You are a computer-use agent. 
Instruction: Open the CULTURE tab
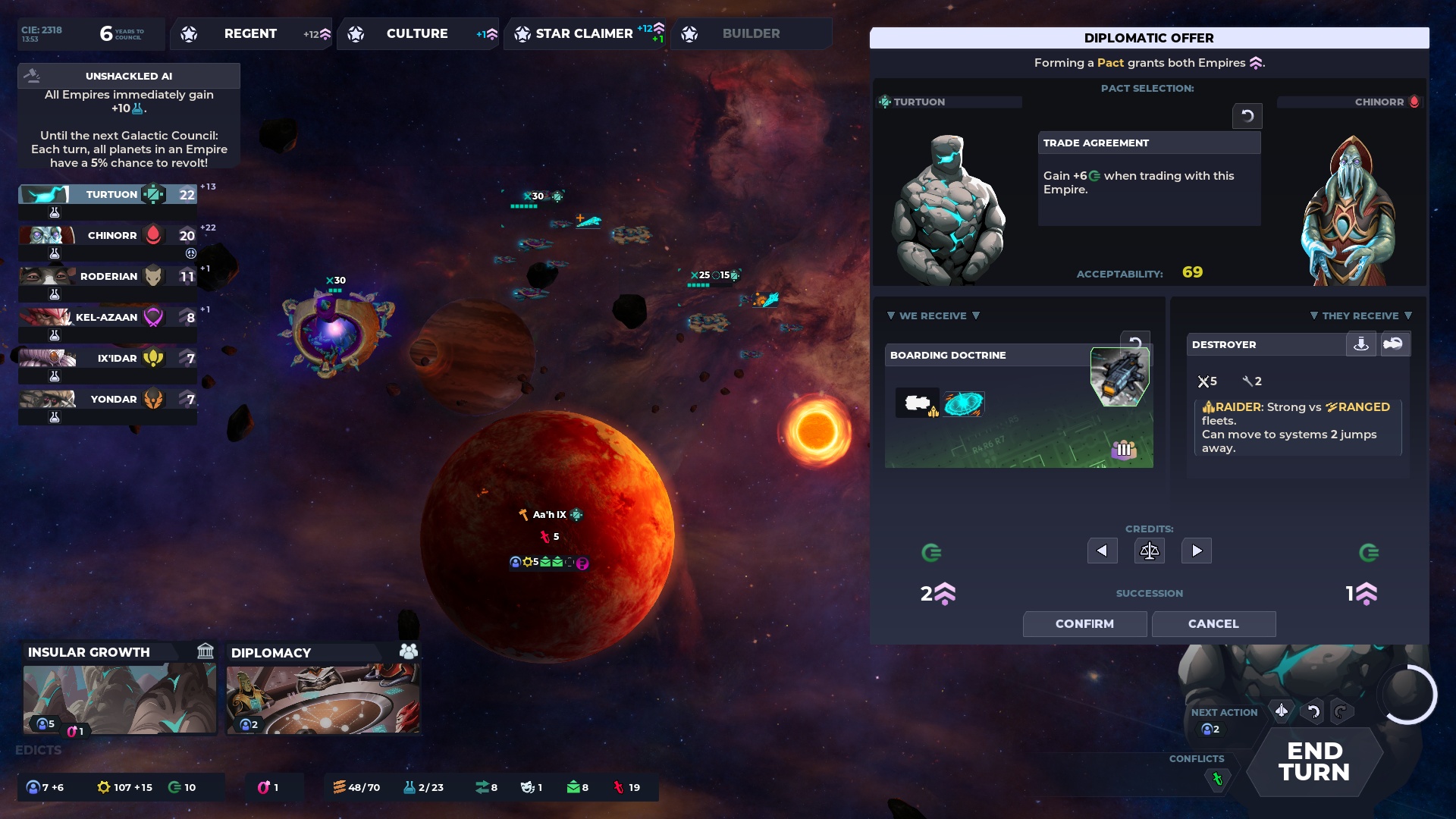tap(418, 33)
